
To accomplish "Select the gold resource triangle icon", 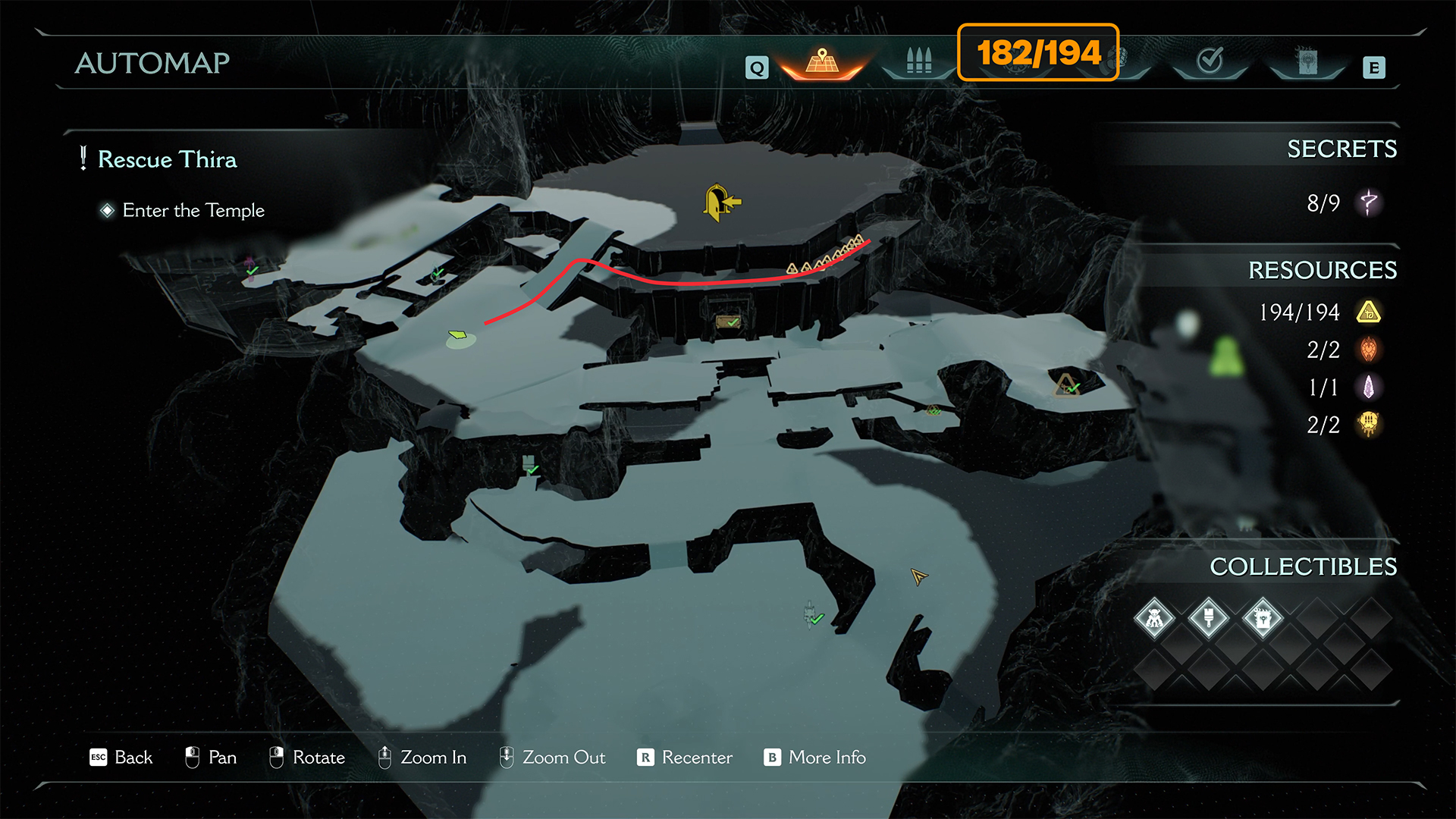I will 1369,312.
